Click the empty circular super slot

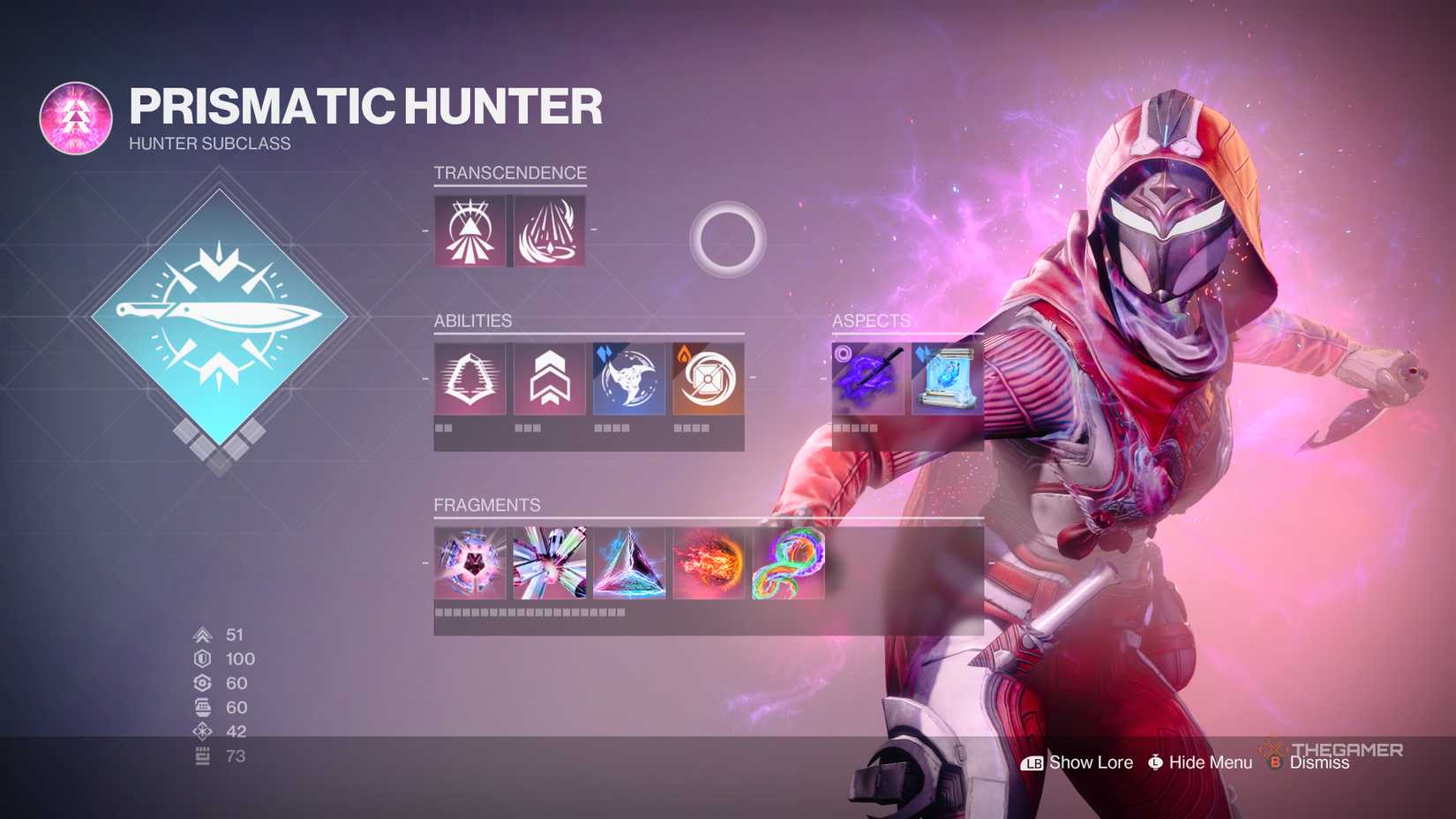726,238
